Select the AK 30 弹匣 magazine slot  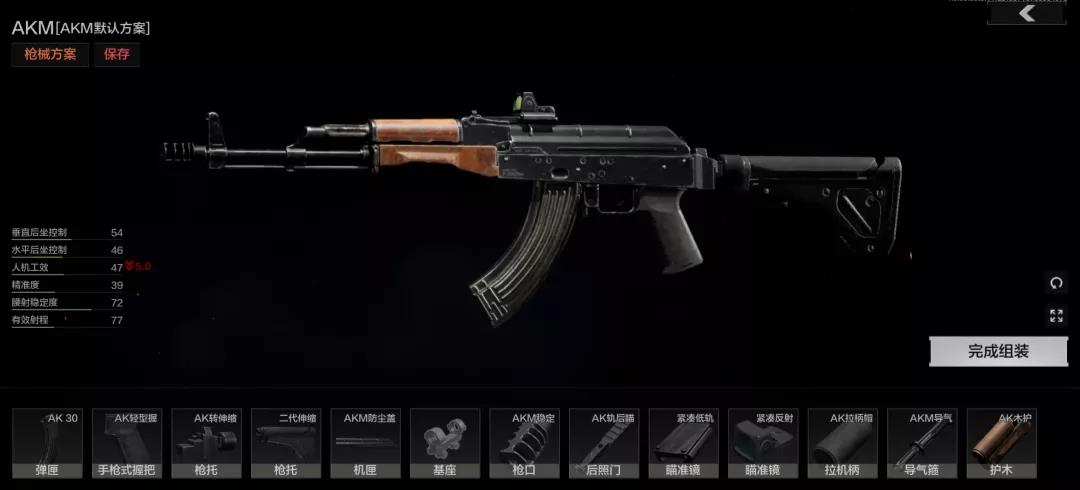click(x=48, y=443)
